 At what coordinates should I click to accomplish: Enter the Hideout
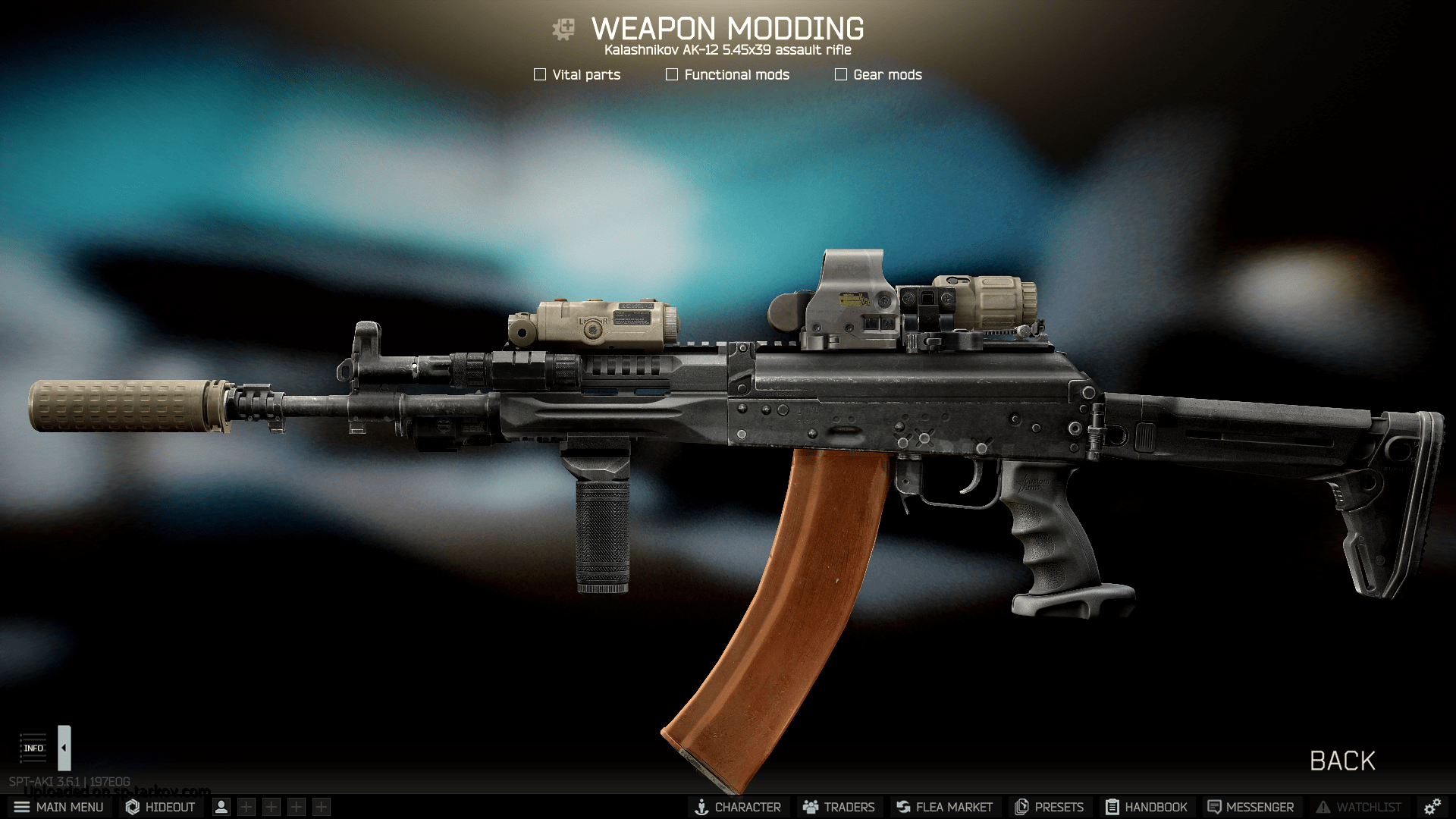click(x=160, y=807)
